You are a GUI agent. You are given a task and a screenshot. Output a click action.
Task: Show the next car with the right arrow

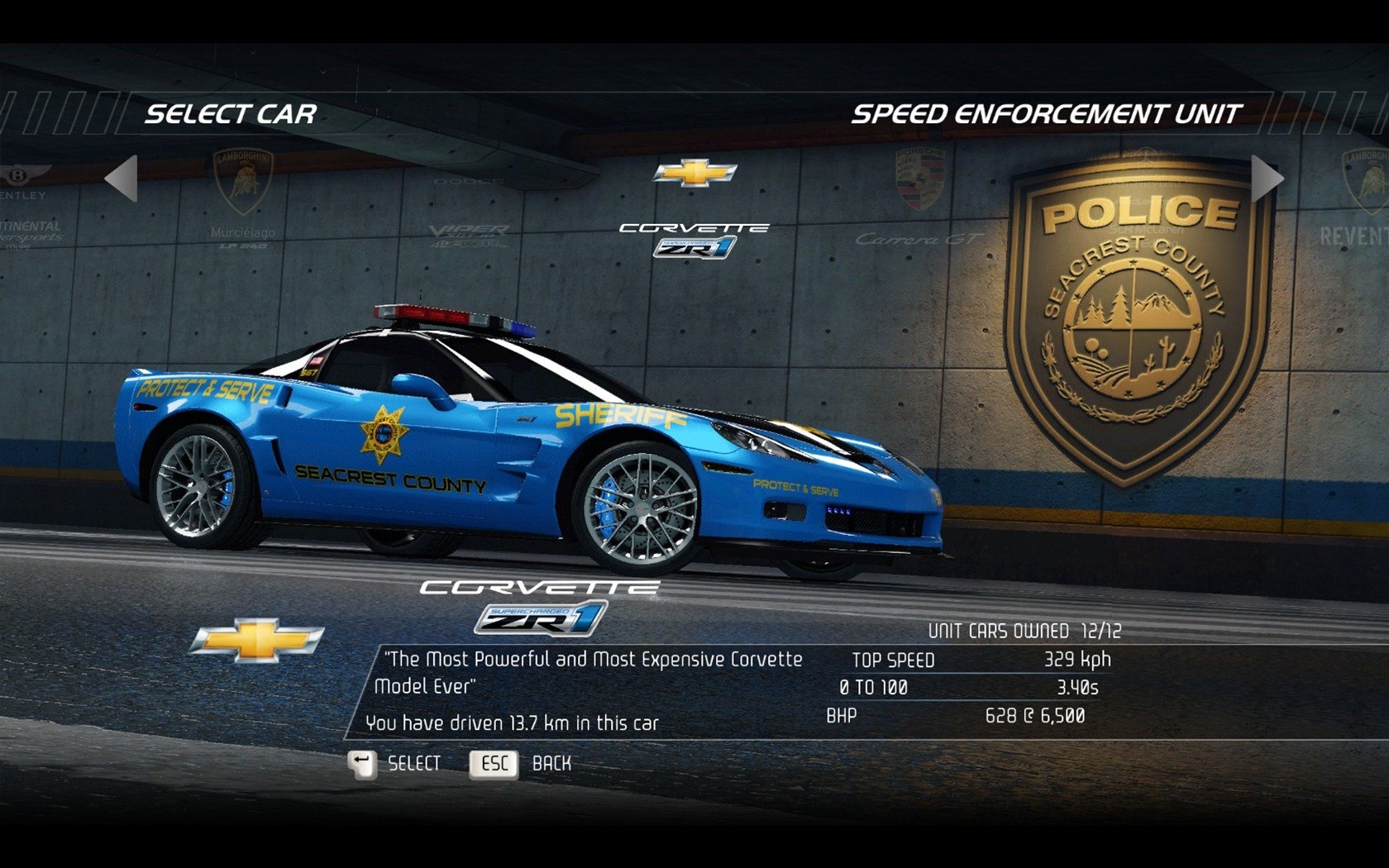(1266, 179)
